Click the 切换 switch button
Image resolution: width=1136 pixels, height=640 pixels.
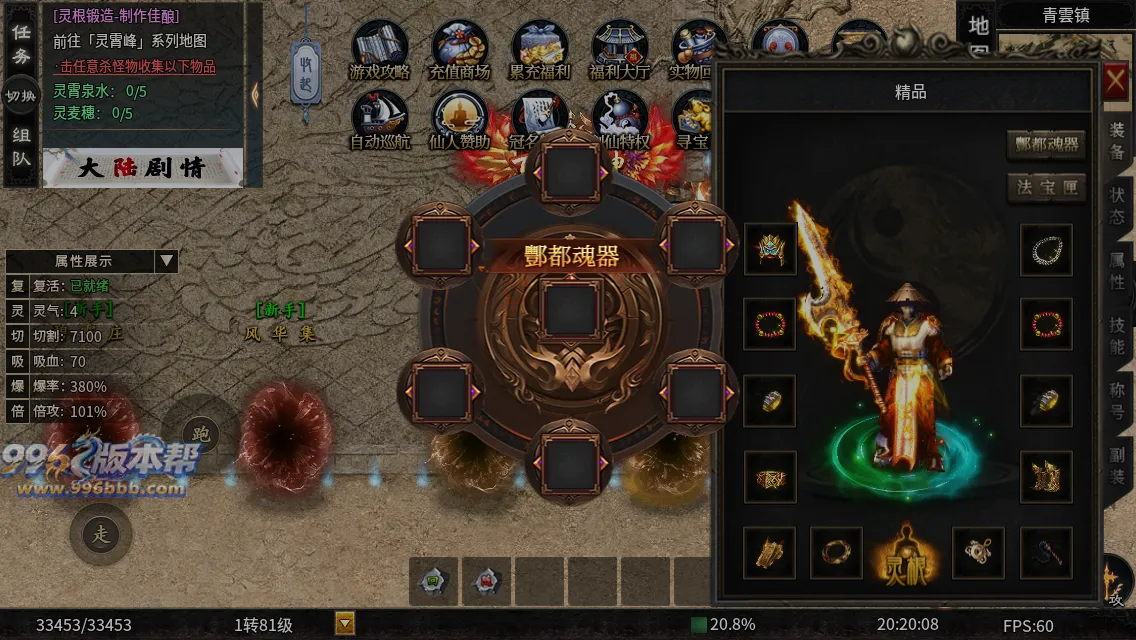click(x=21, y=96)
